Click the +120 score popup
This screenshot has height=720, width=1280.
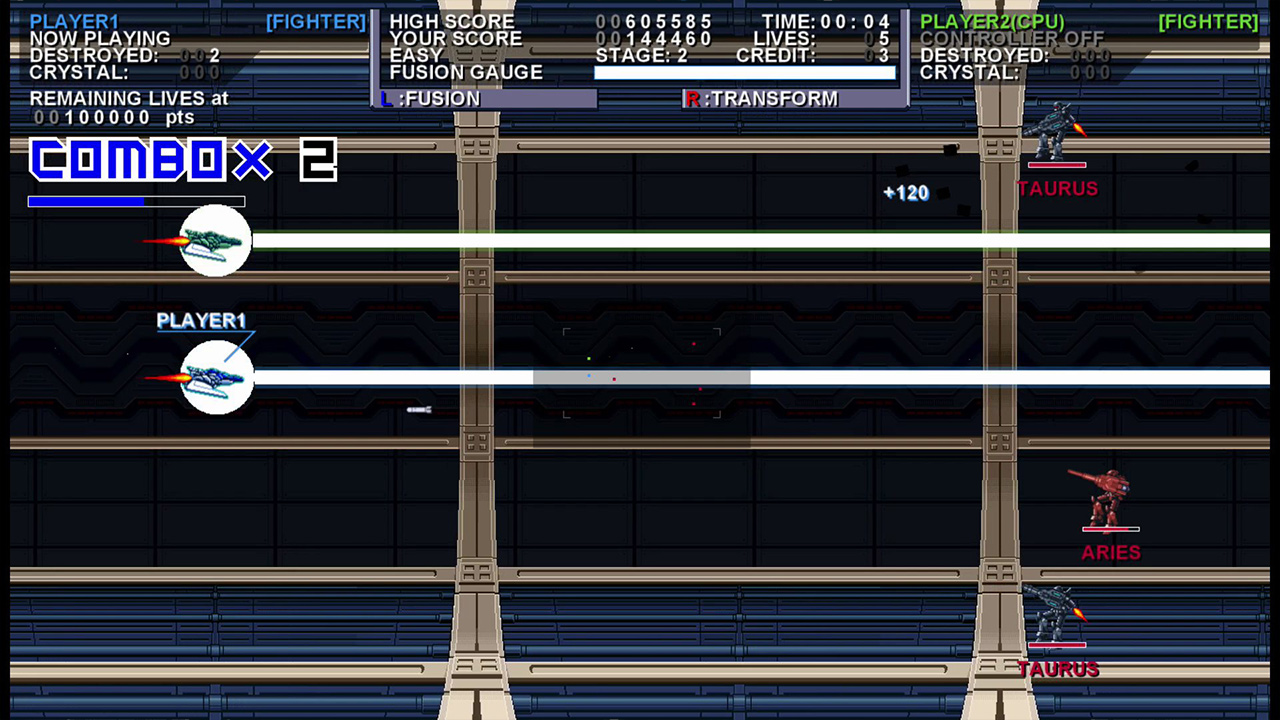[905, 193]
